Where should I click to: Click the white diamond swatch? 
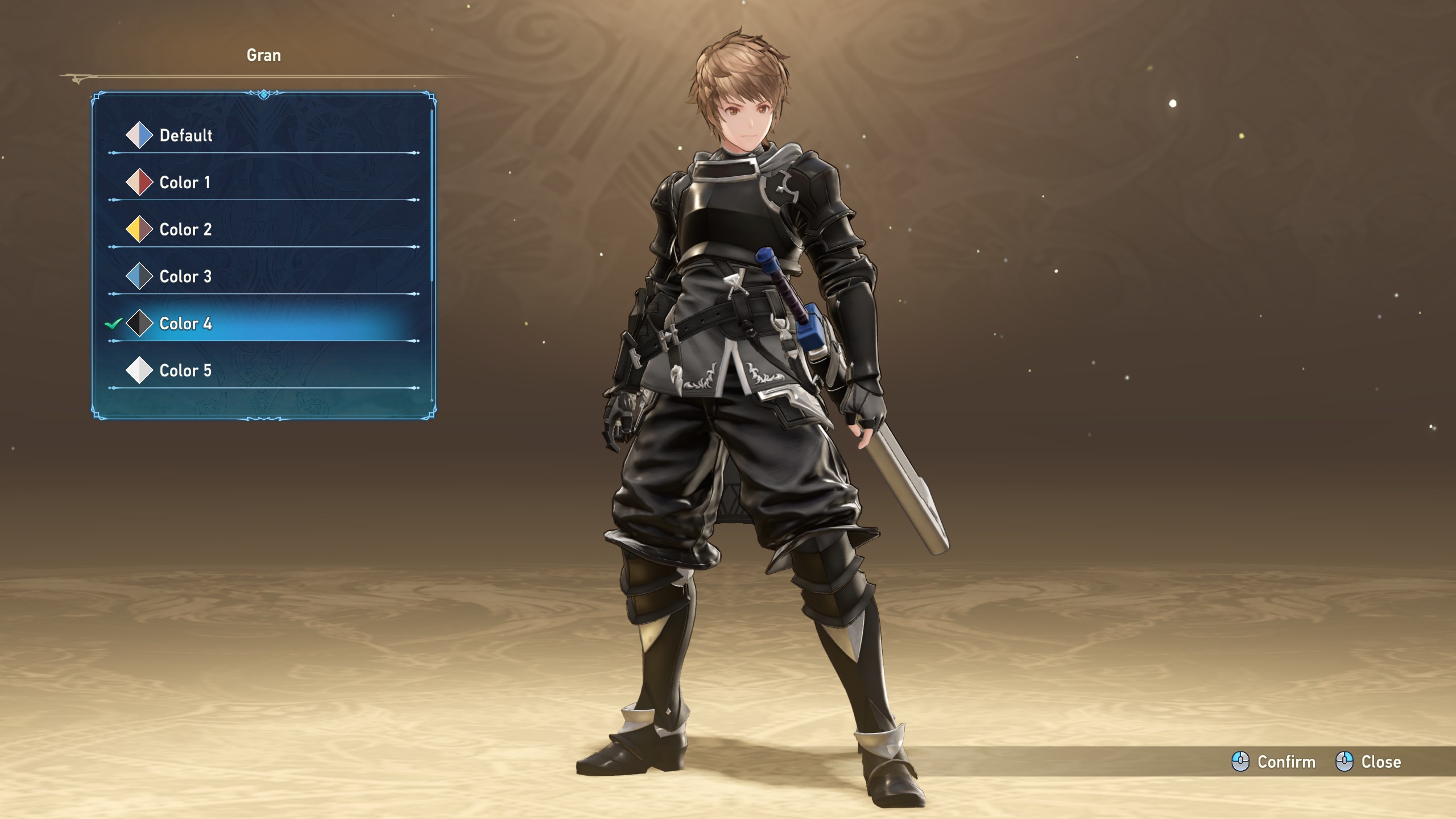(x=139, y=371)
